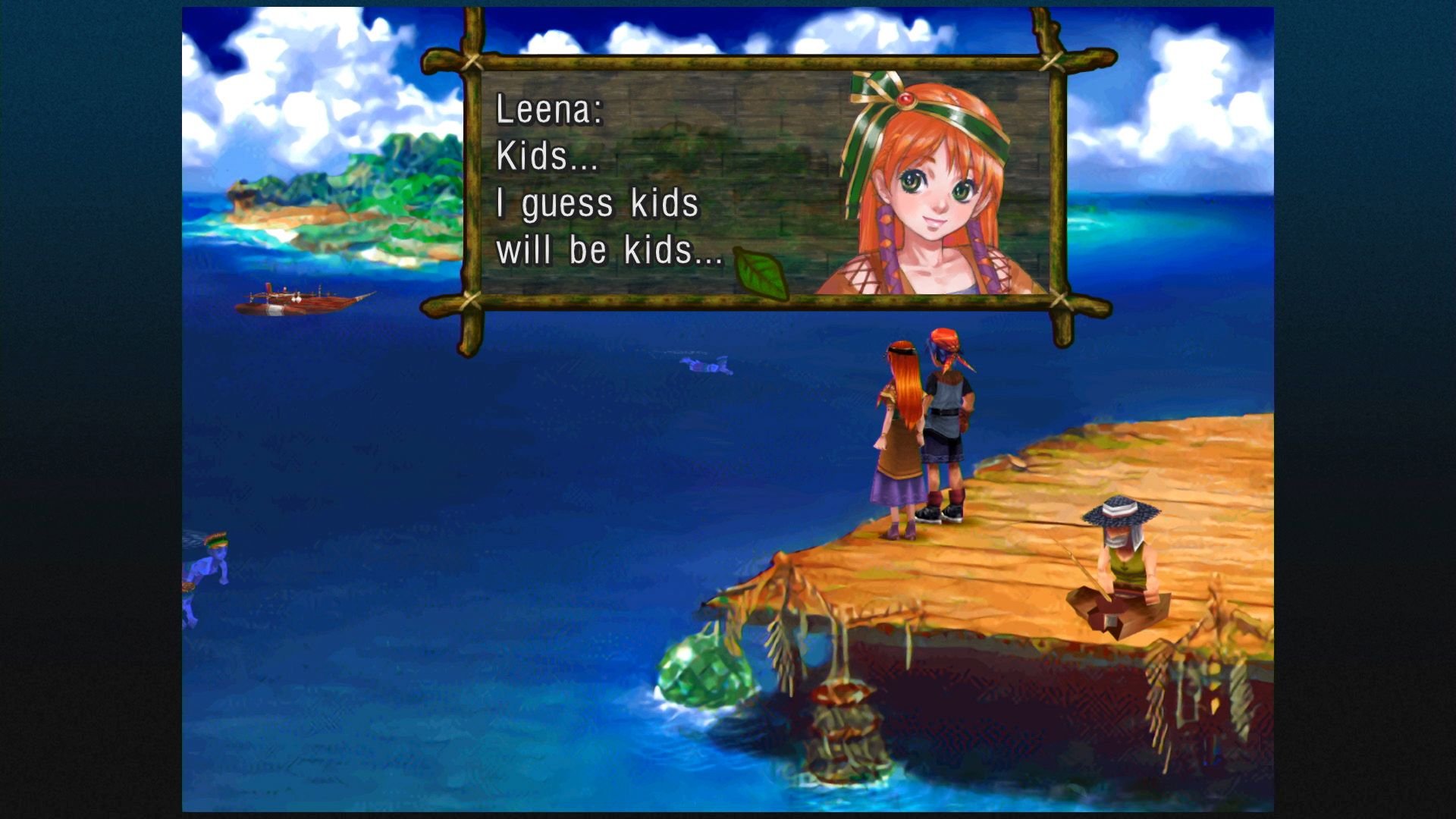Toggle the dialogue box visibility
The height and width of the screenshot is (819, 1456).
tap(758, 182)
